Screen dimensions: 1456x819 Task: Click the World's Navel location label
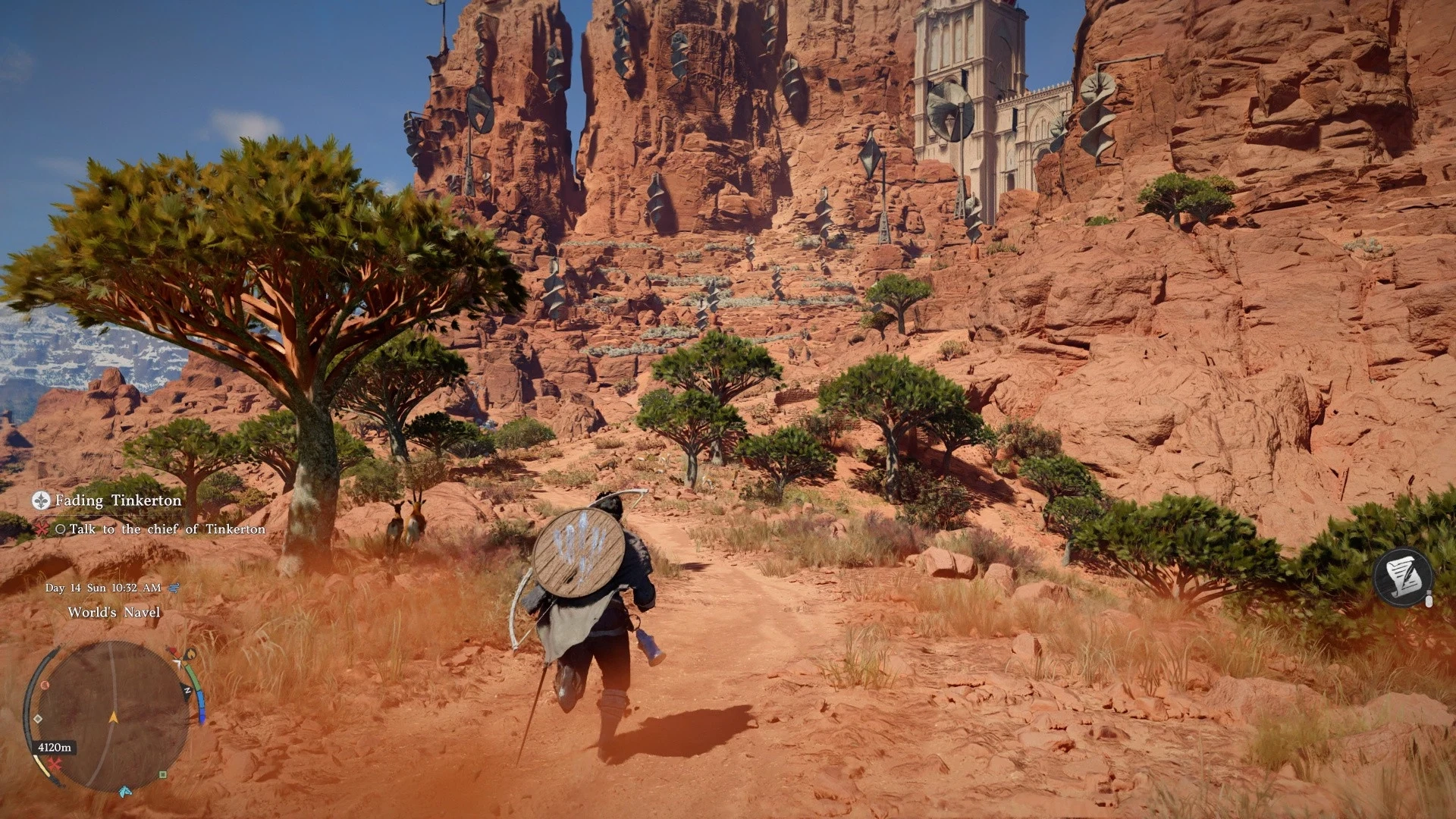click(114, 611)
